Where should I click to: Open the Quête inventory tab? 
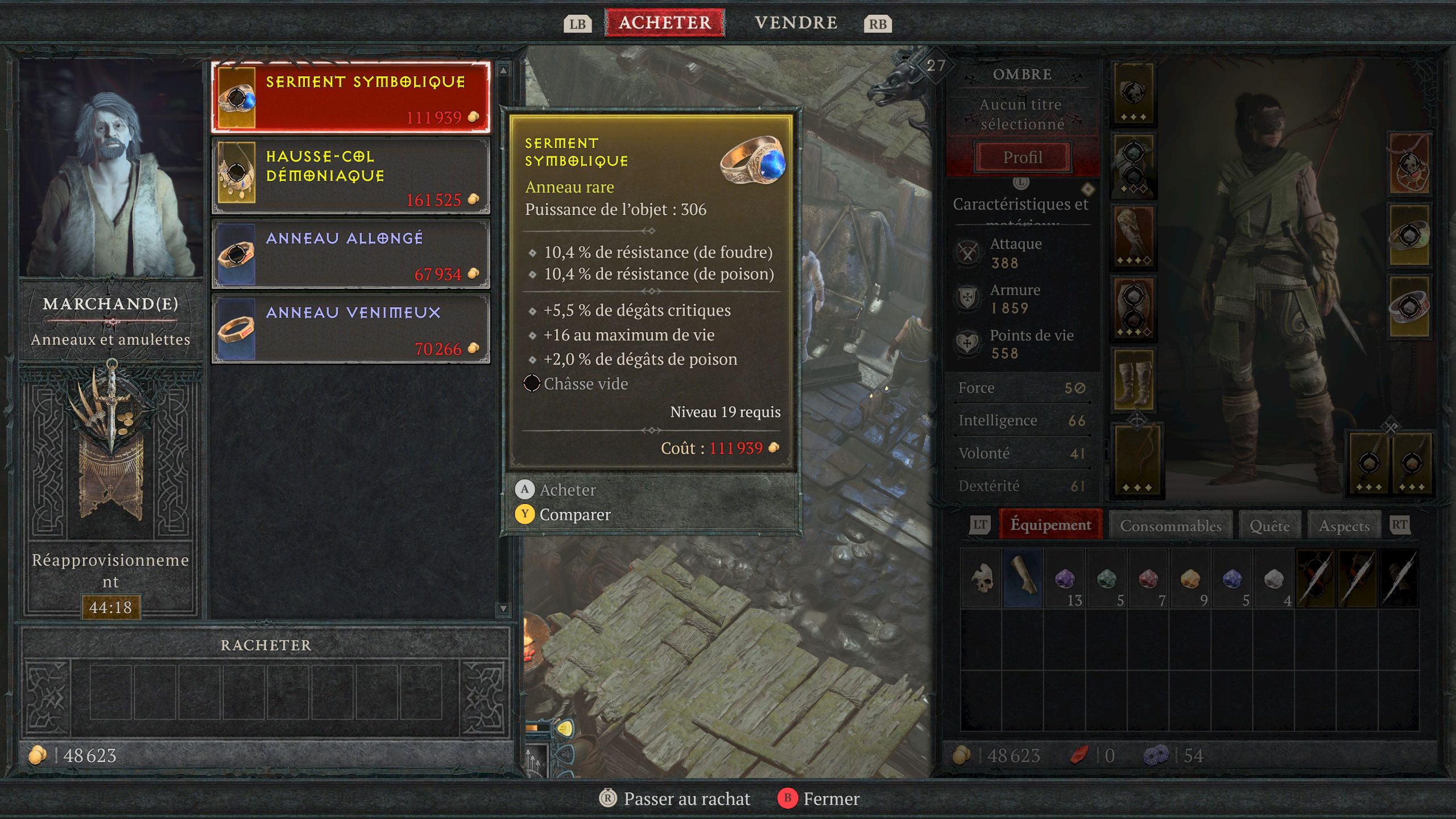tap(1269, 526)
